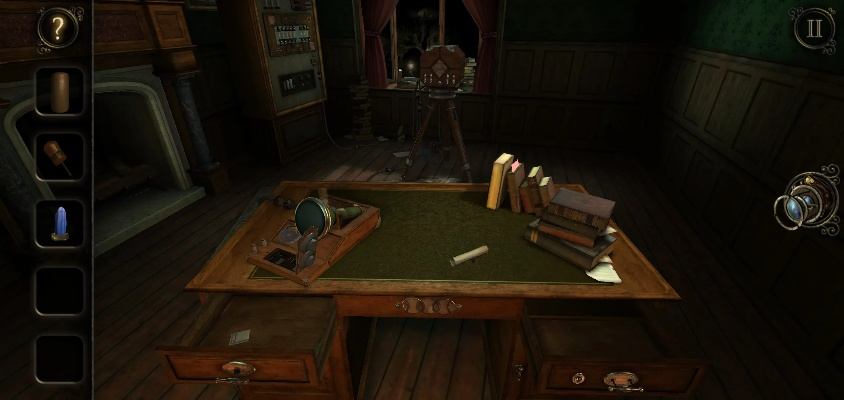This screenshot has height=400, width=844.
Task: Open the question mark hint button
Action: coord(58,29)
